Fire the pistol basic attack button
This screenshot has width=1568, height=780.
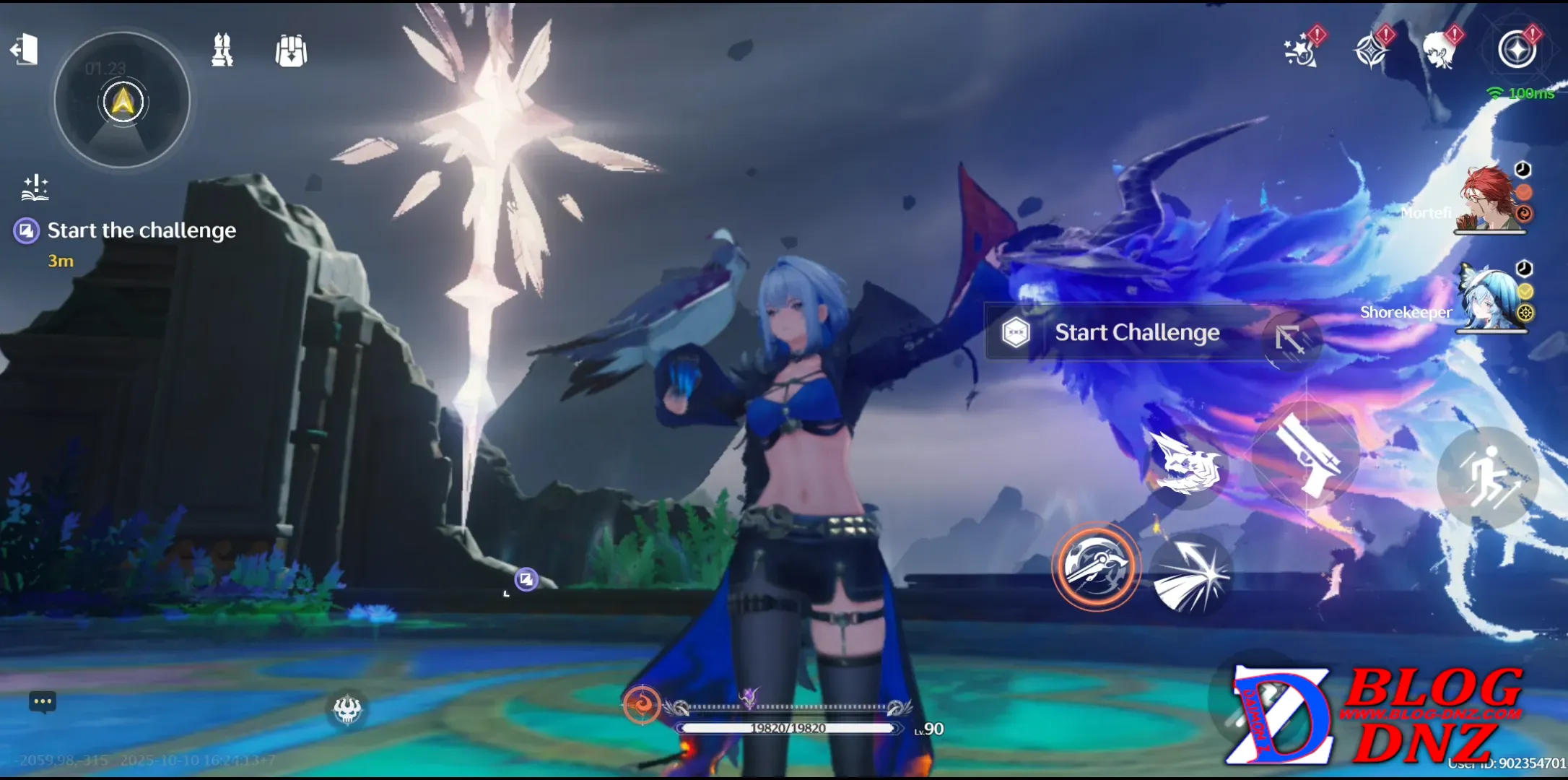pos(1305,456)
